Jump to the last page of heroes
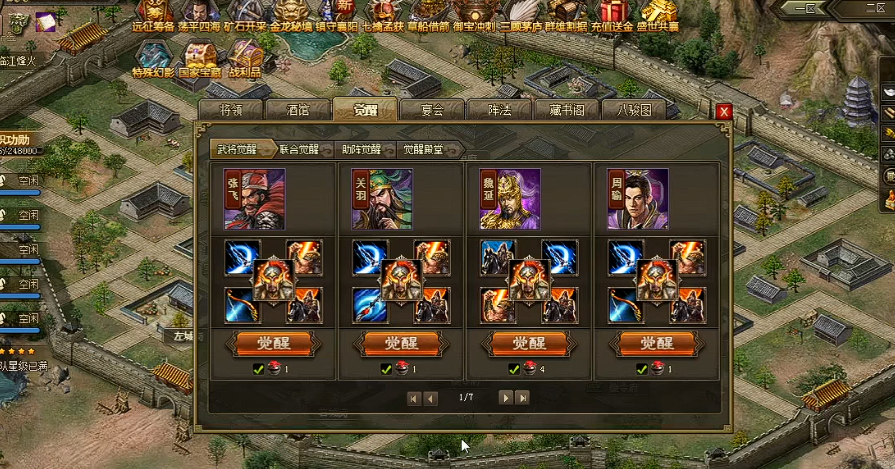This screenshot has width=895, height=469. pos(522,398)
